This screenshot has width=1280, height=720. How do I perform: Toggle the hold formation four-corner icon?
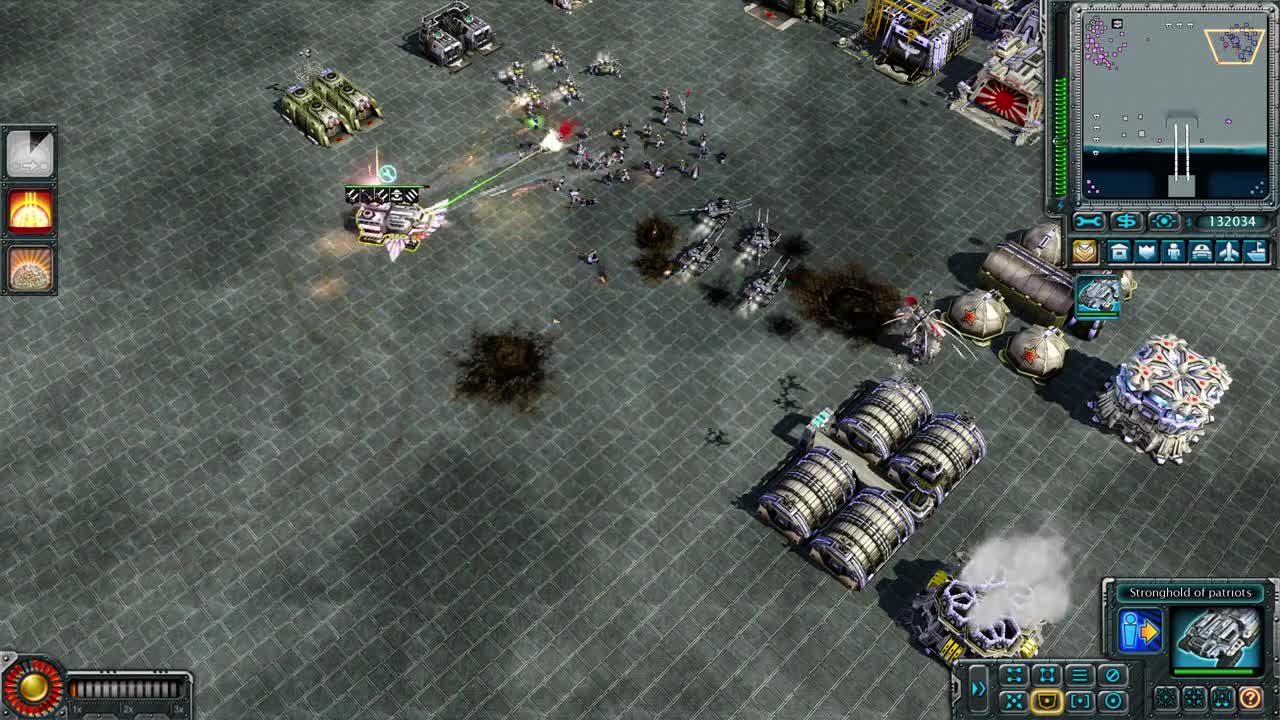click(x=1046, y=671)
